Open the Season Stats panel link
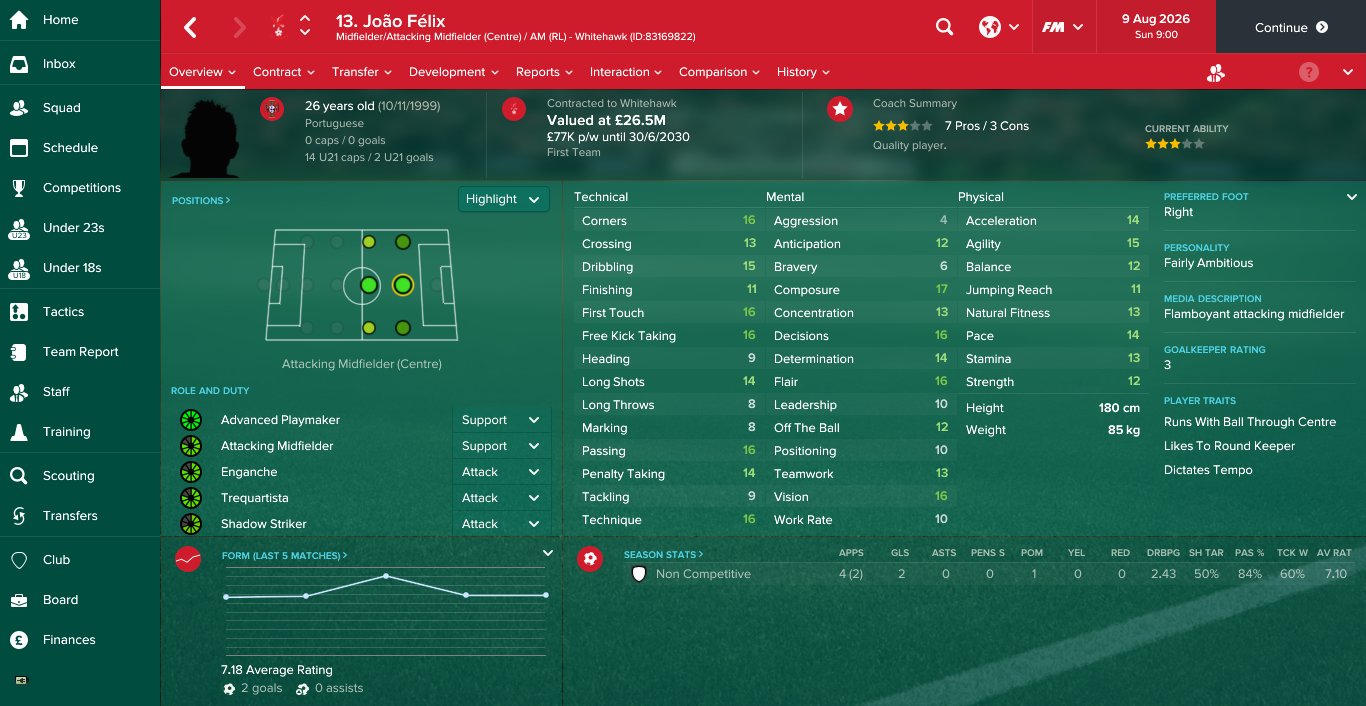Viewport: 1366px width, 706px height. click(x=663, y=554)
